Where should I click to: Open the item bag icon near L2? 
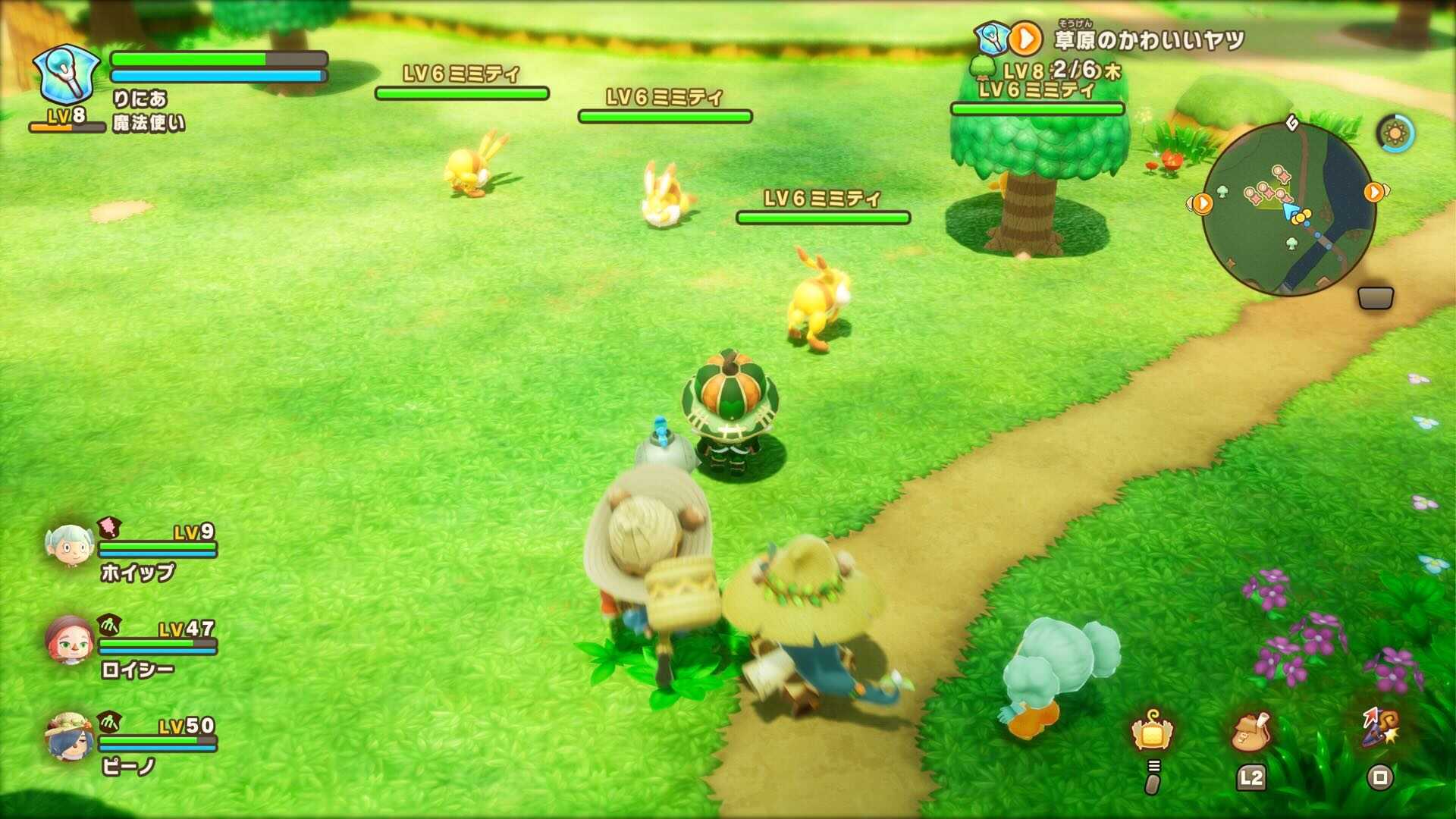coord(1251,731)
